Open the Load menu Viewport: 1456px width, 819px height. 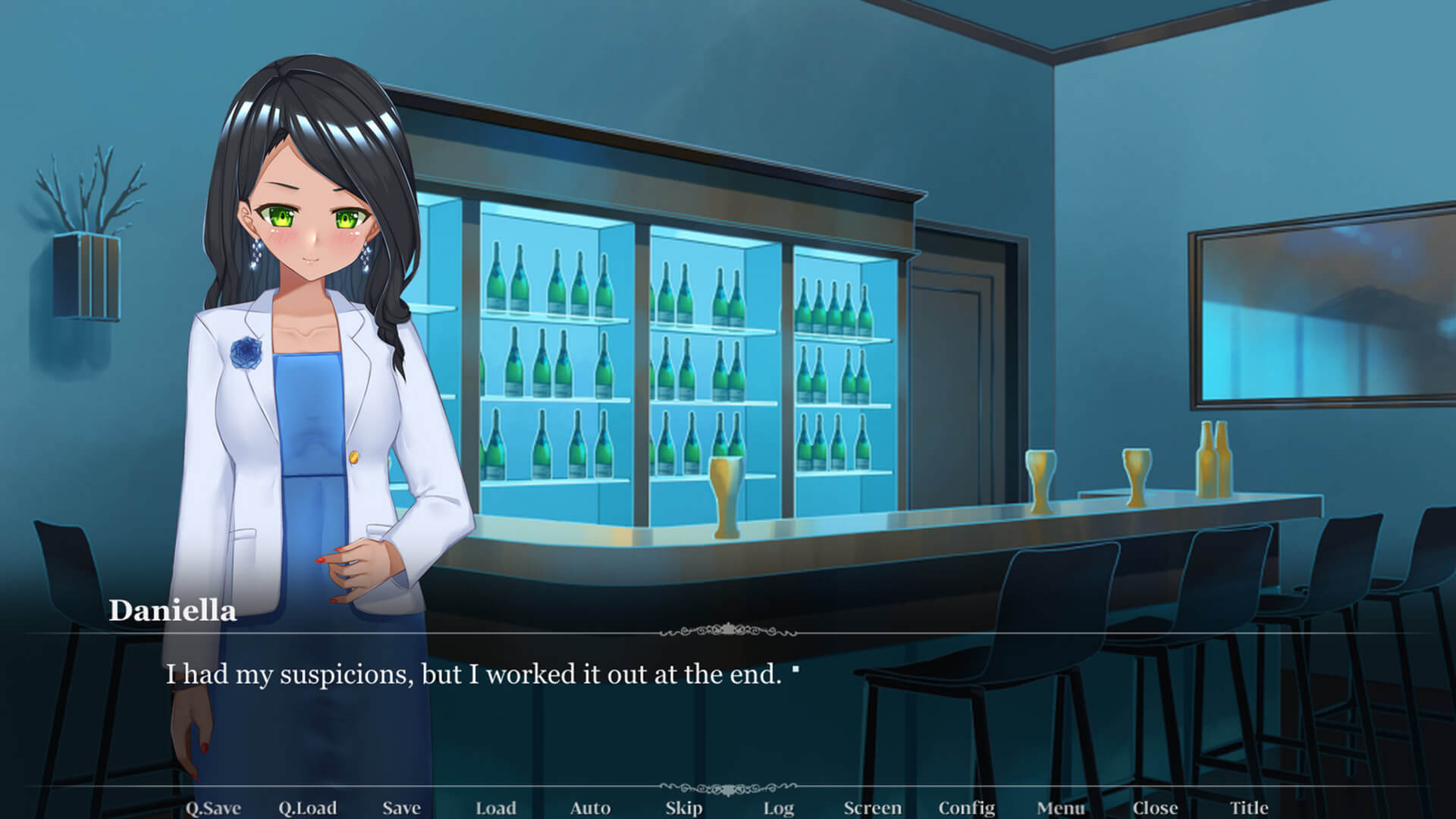495,808
